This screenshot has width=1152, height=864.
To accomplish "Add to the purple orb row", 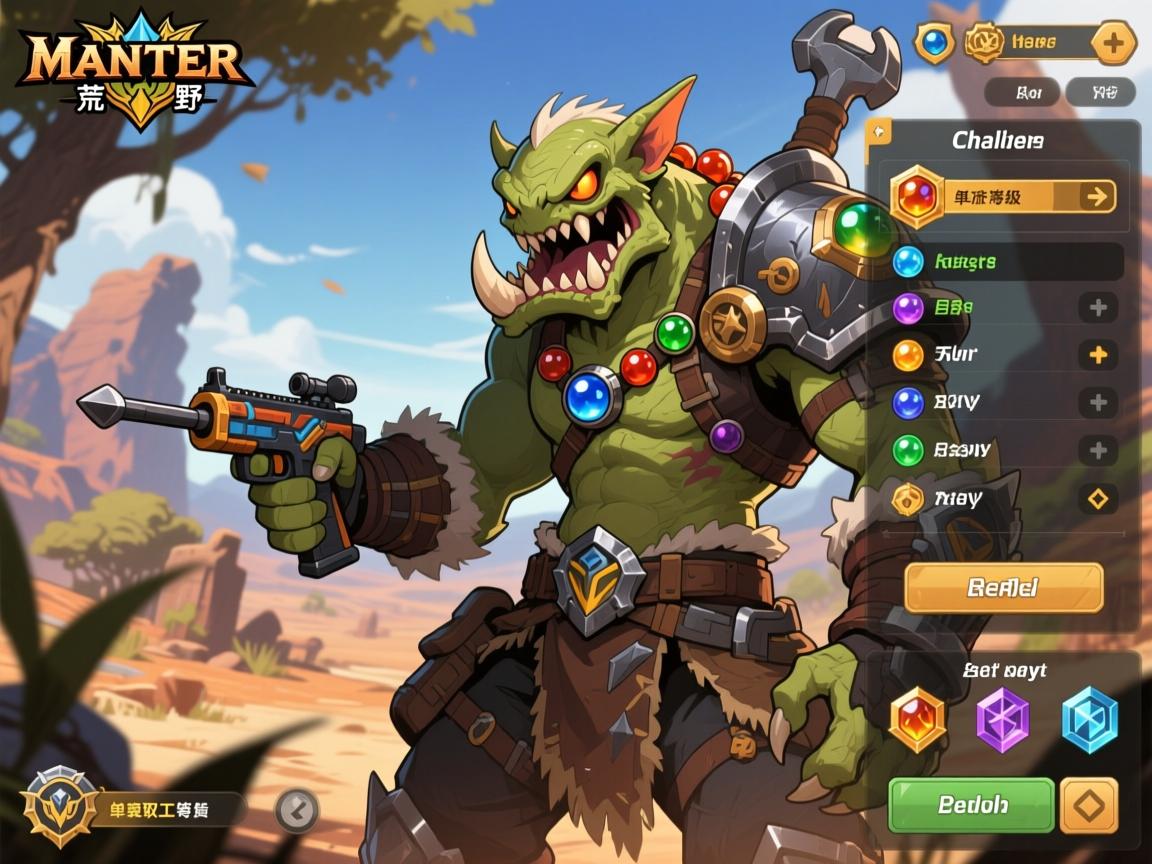I will pyautogui.click(x=1097, y=307).
